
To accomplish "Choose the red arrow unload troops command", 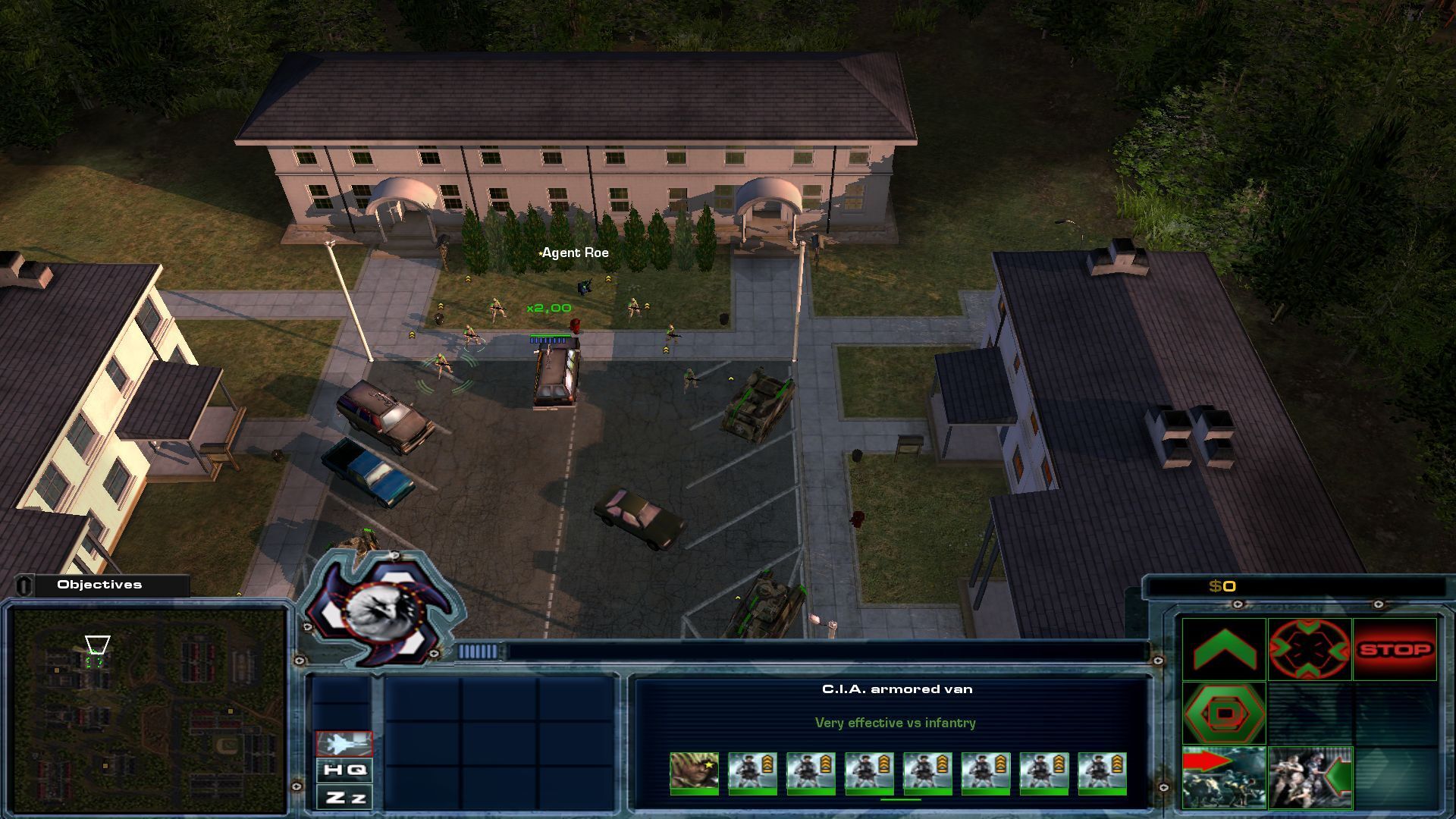I will [1224, 777].
